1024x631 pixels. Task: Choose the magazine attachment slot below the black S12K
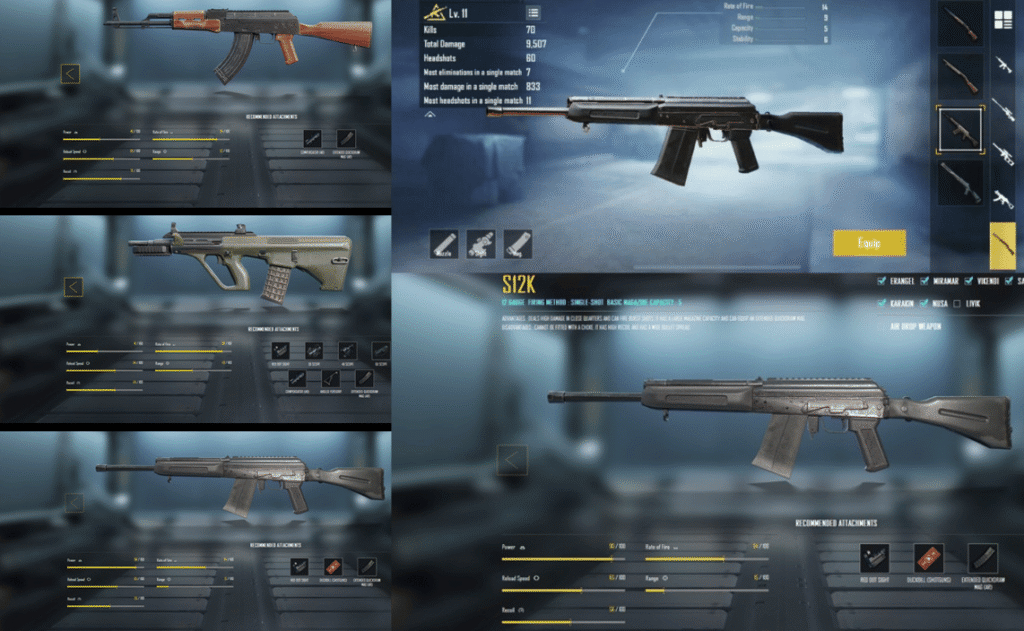tap(518, 243)
